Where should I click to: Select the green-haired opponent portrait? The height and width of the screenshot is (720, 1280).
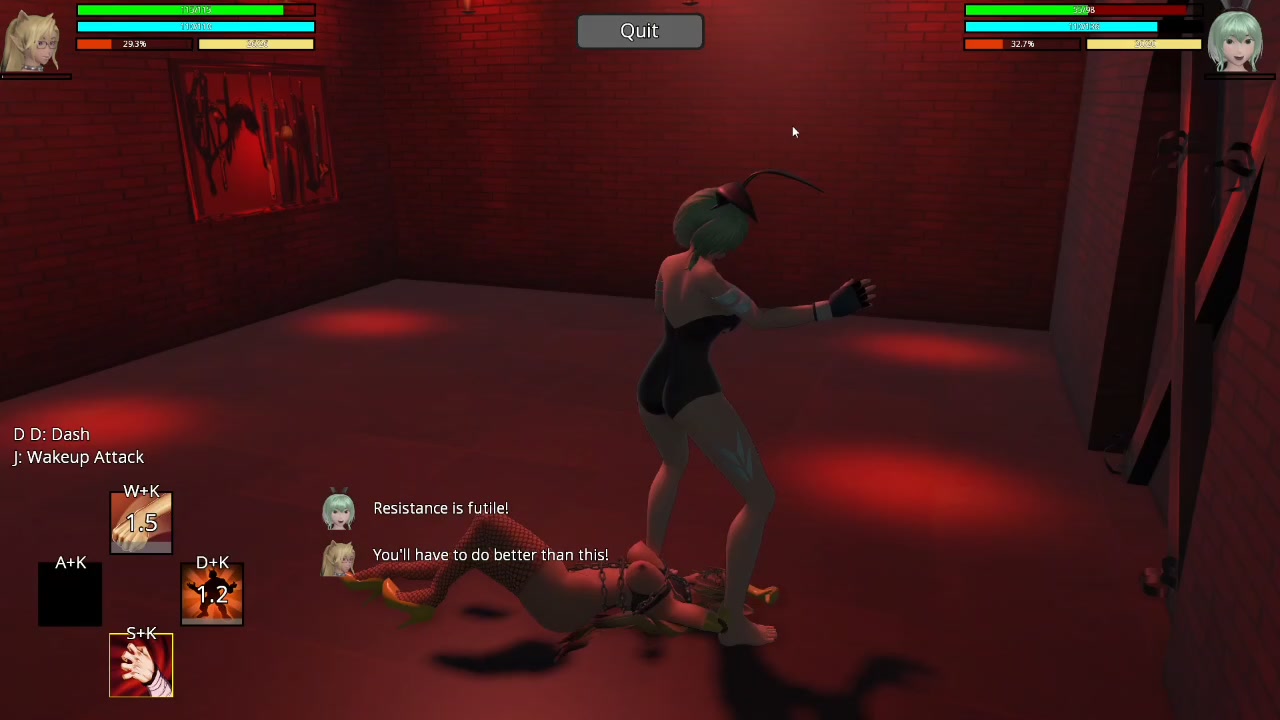pyautogui.click(x=1236, y=40)
